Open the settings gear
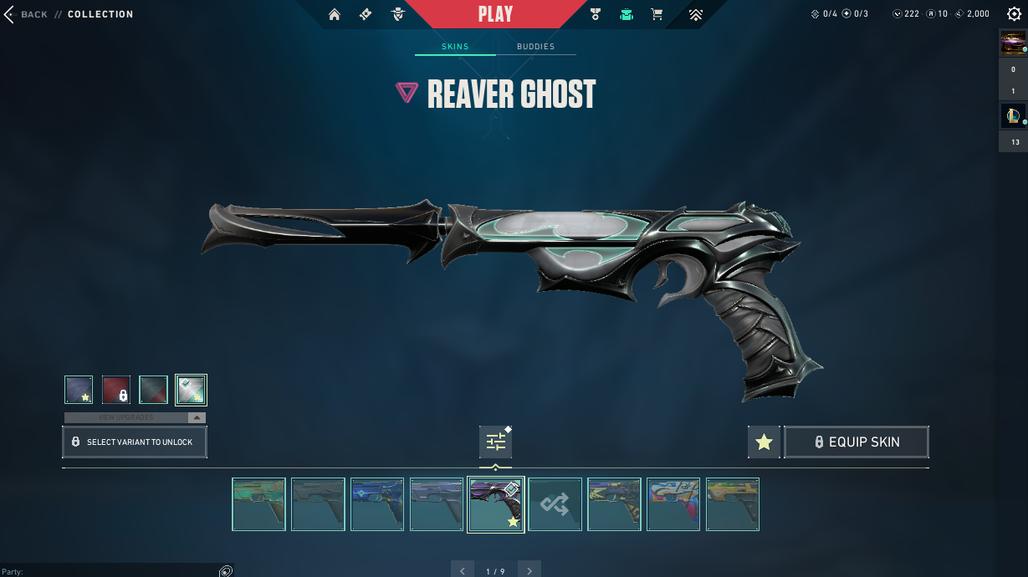This screenshot has height=577, width=1028. pyautogui.click(x=1014, y=14)
